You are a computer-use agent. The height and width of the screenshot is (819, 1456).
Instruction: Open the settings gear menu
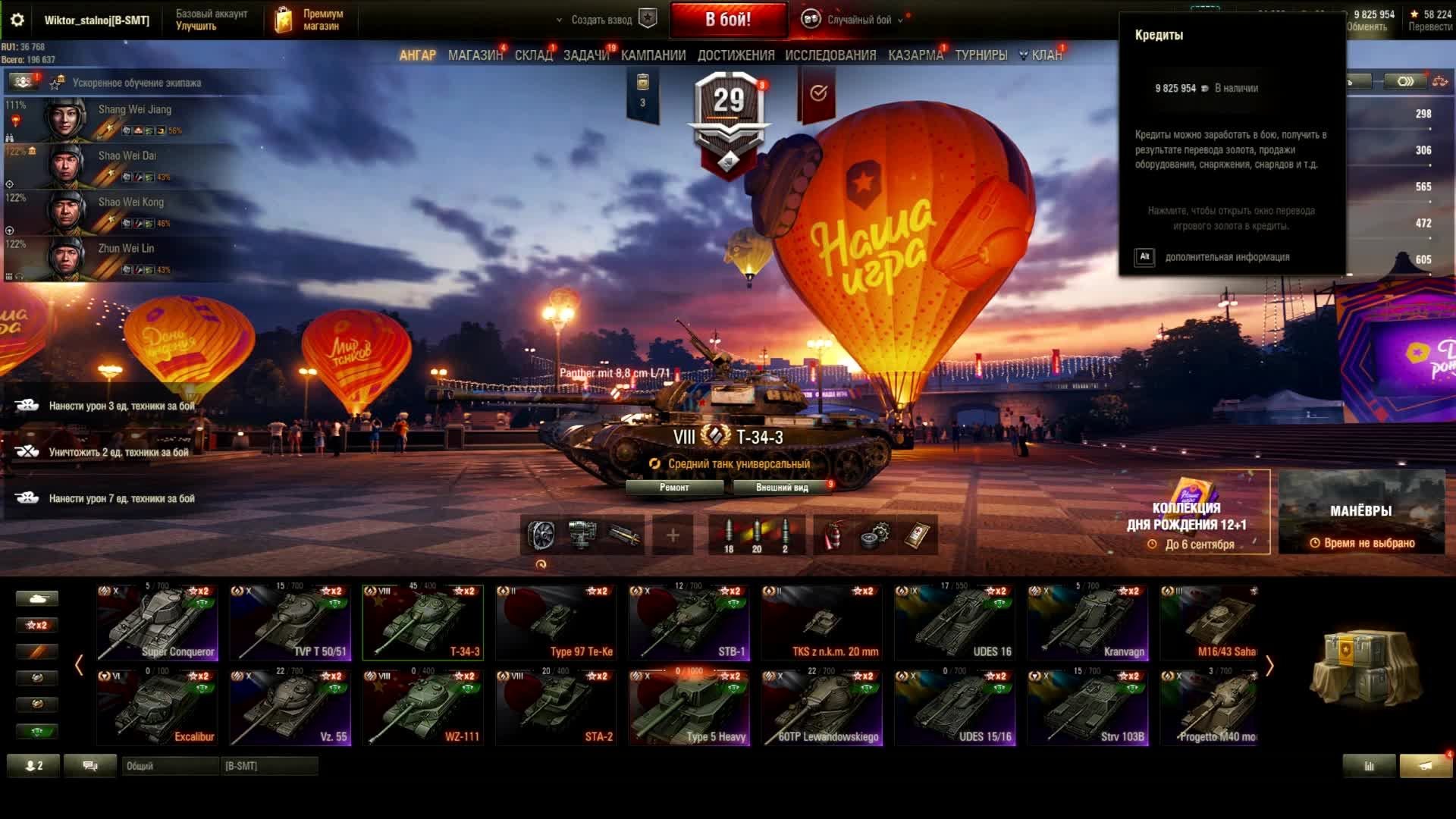coord(17,20)
